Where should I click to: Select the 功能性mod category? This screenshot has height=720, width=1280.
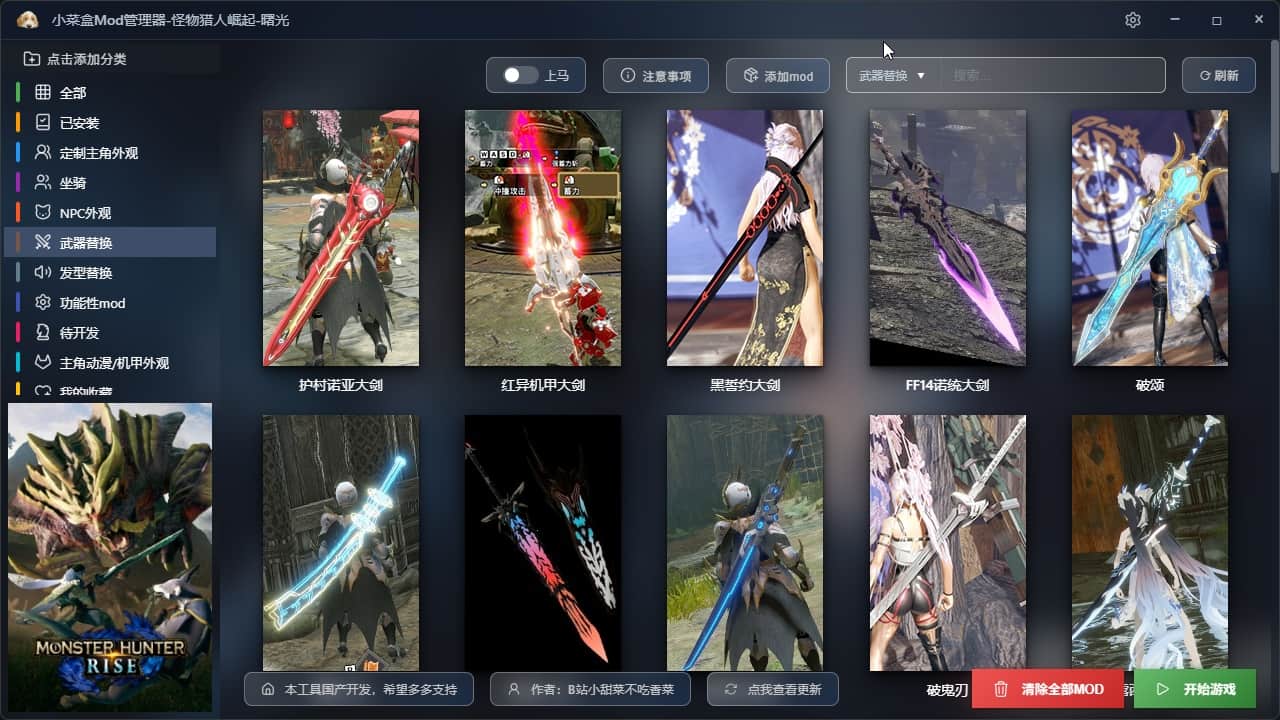pyautogui.click(x=92, y=303)
